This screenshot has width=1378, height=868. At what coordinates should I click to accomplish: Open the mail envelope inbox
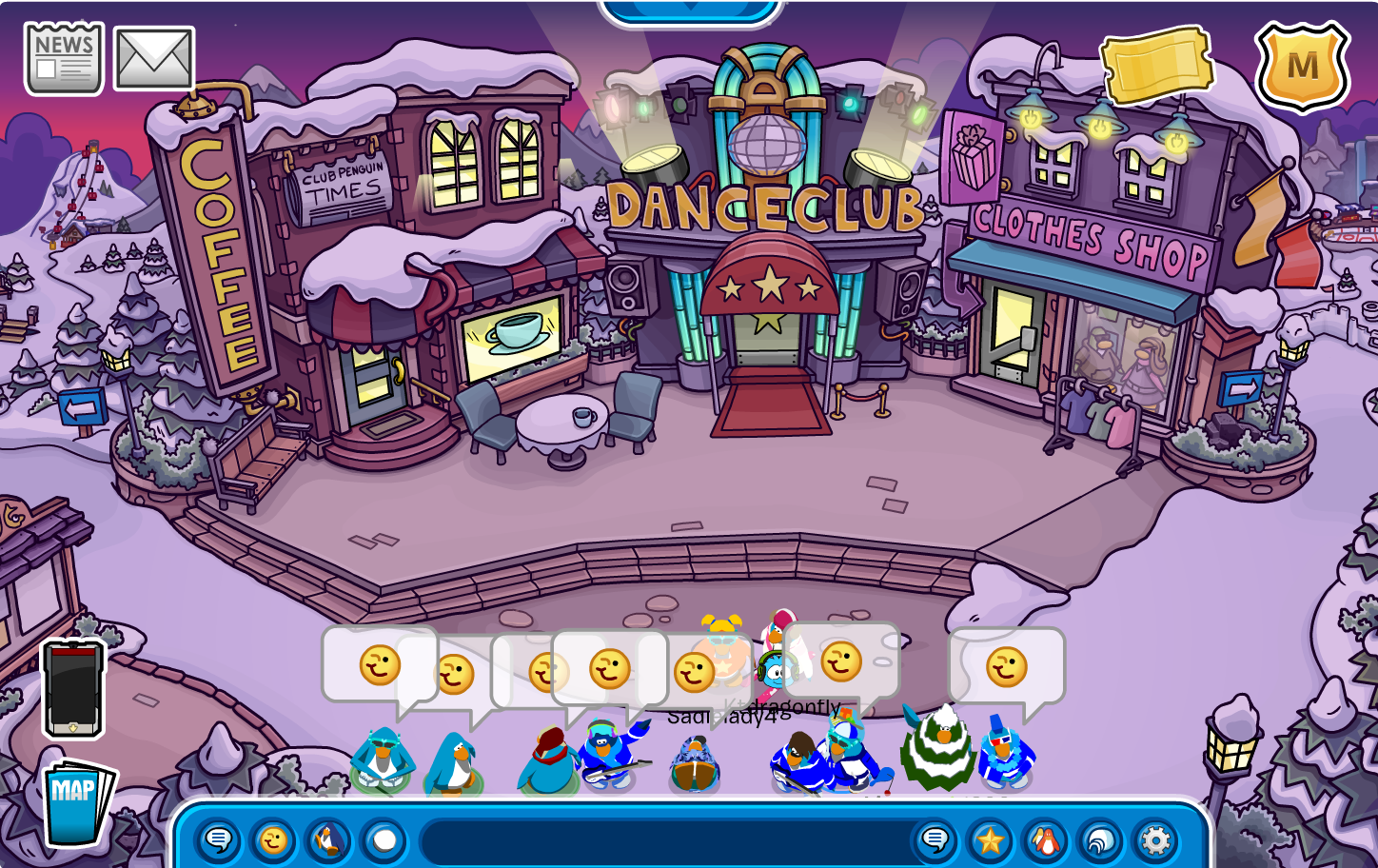coord(154,59)
